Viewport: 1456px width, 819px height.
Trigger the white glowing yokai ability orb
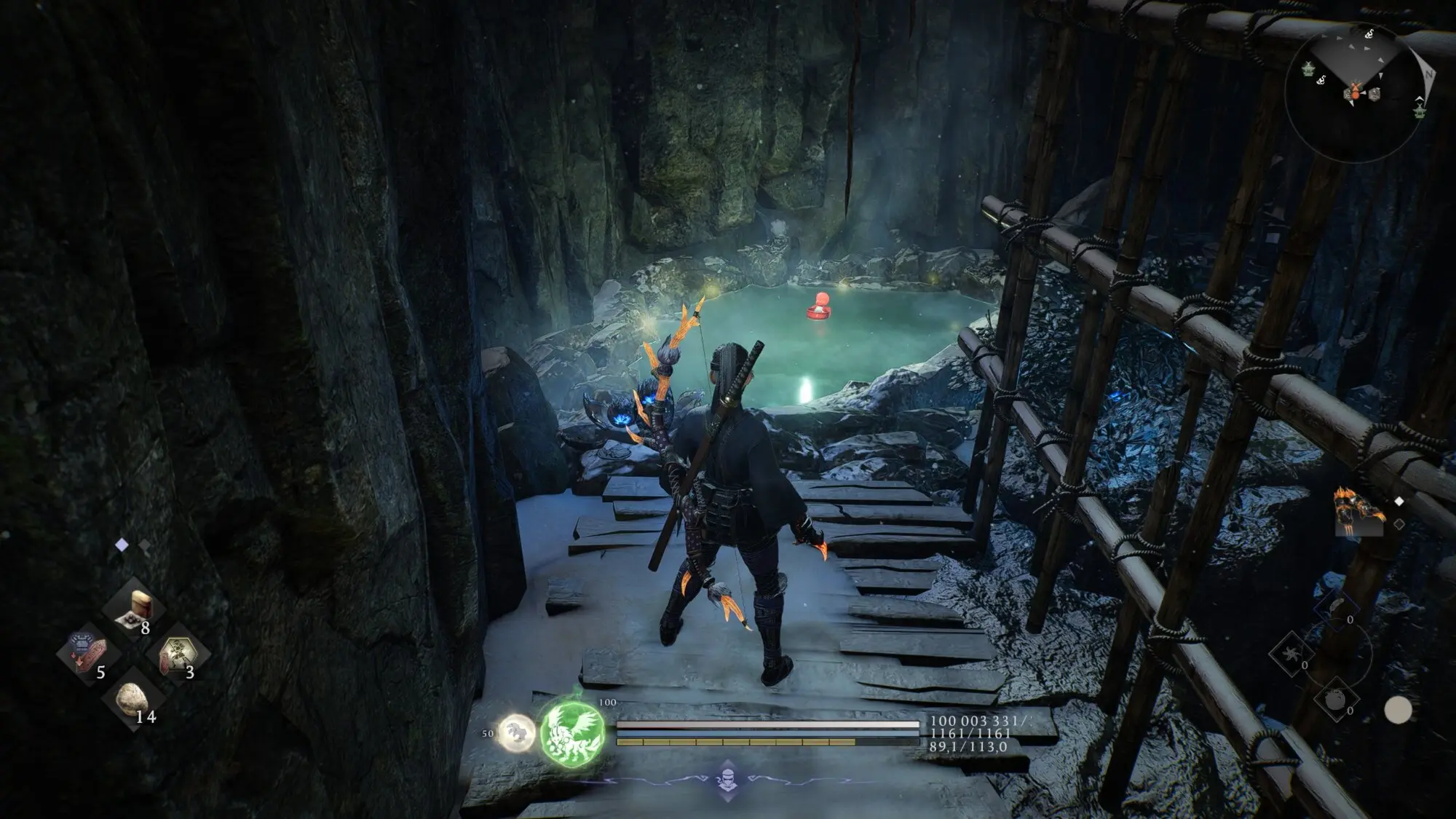tap(517, 730)
